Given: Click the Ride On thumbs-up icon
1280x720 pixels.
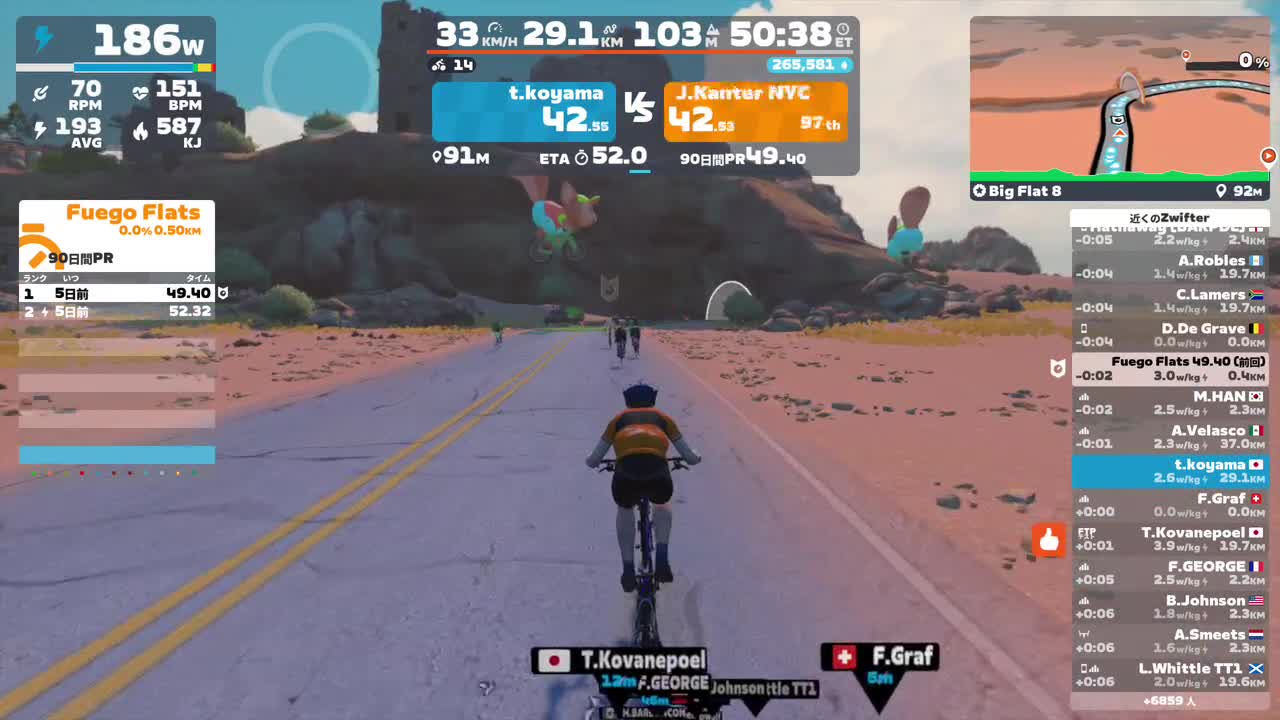Looking at the screenshot, I should click(1048, 540).
